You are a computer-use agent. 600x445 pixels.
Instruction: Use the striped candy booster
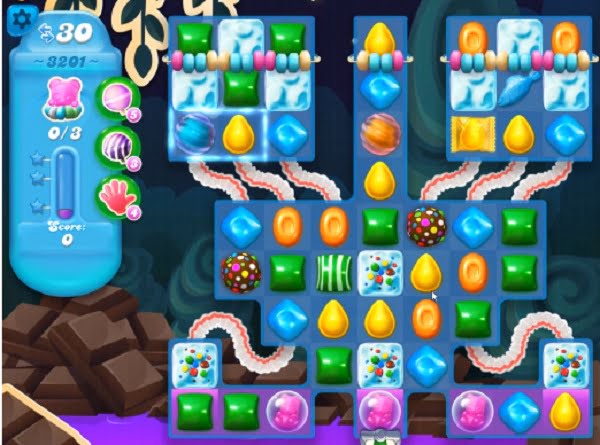[114, 146]
